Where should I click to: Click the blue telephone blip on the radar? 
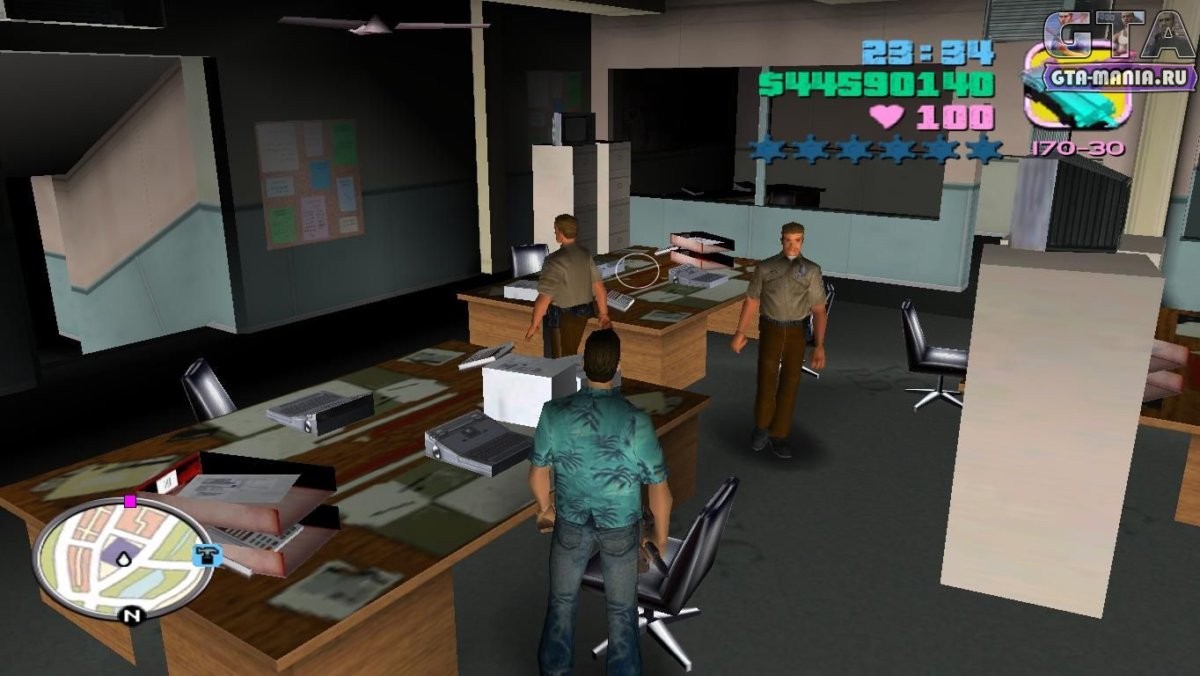pos(207,555)
